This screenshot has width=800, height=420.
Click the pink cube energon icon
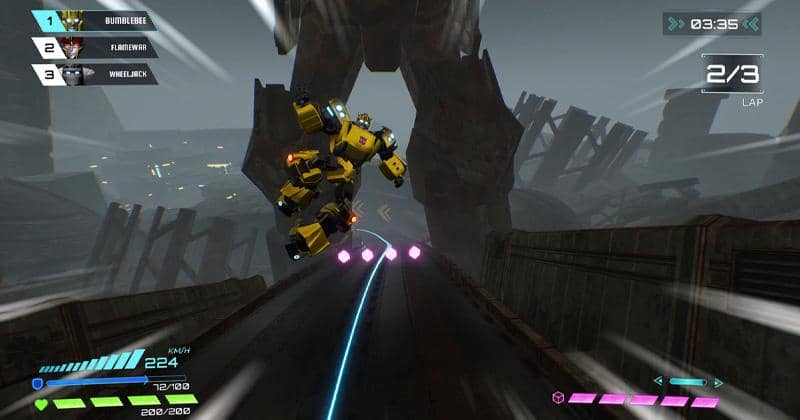coord(558,398)
